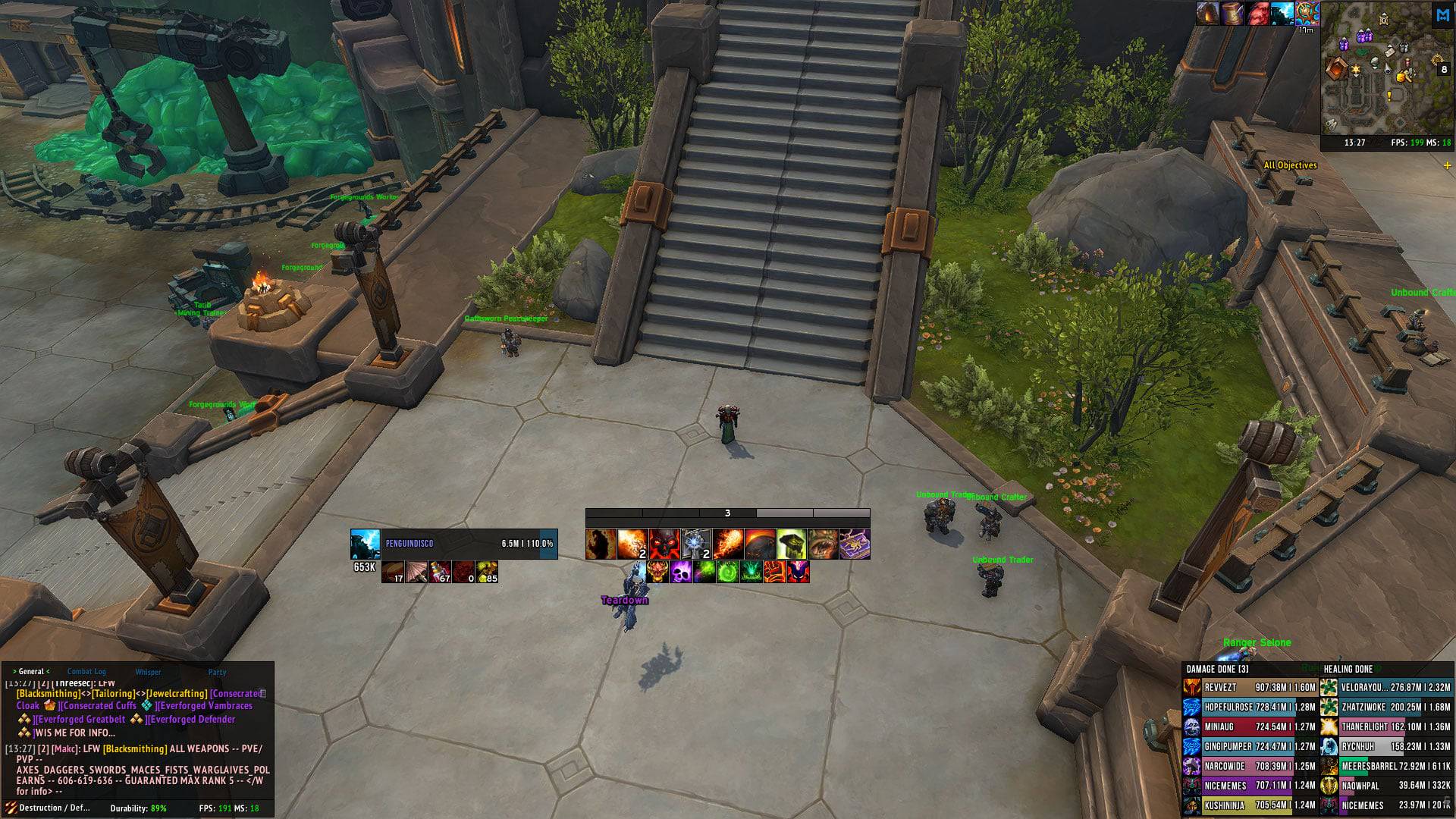Image resolution: width=1456 pixels, height=819 pixels.
Task: Click the PENGUINDISCO player unit frame
Action: 453,544
